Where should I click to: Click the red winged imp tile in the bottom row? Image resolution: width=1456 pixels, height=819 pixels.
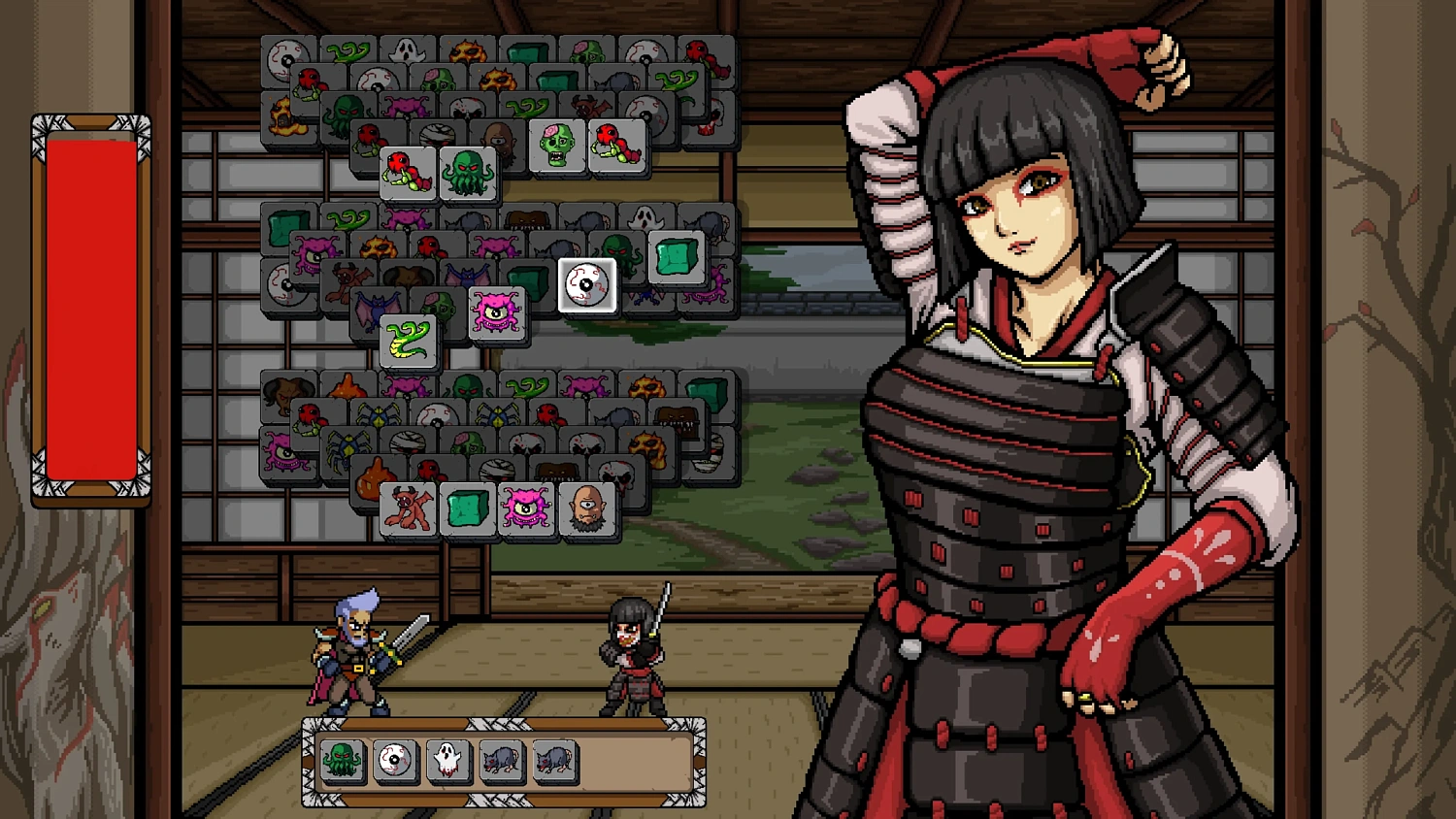point(408,508)
